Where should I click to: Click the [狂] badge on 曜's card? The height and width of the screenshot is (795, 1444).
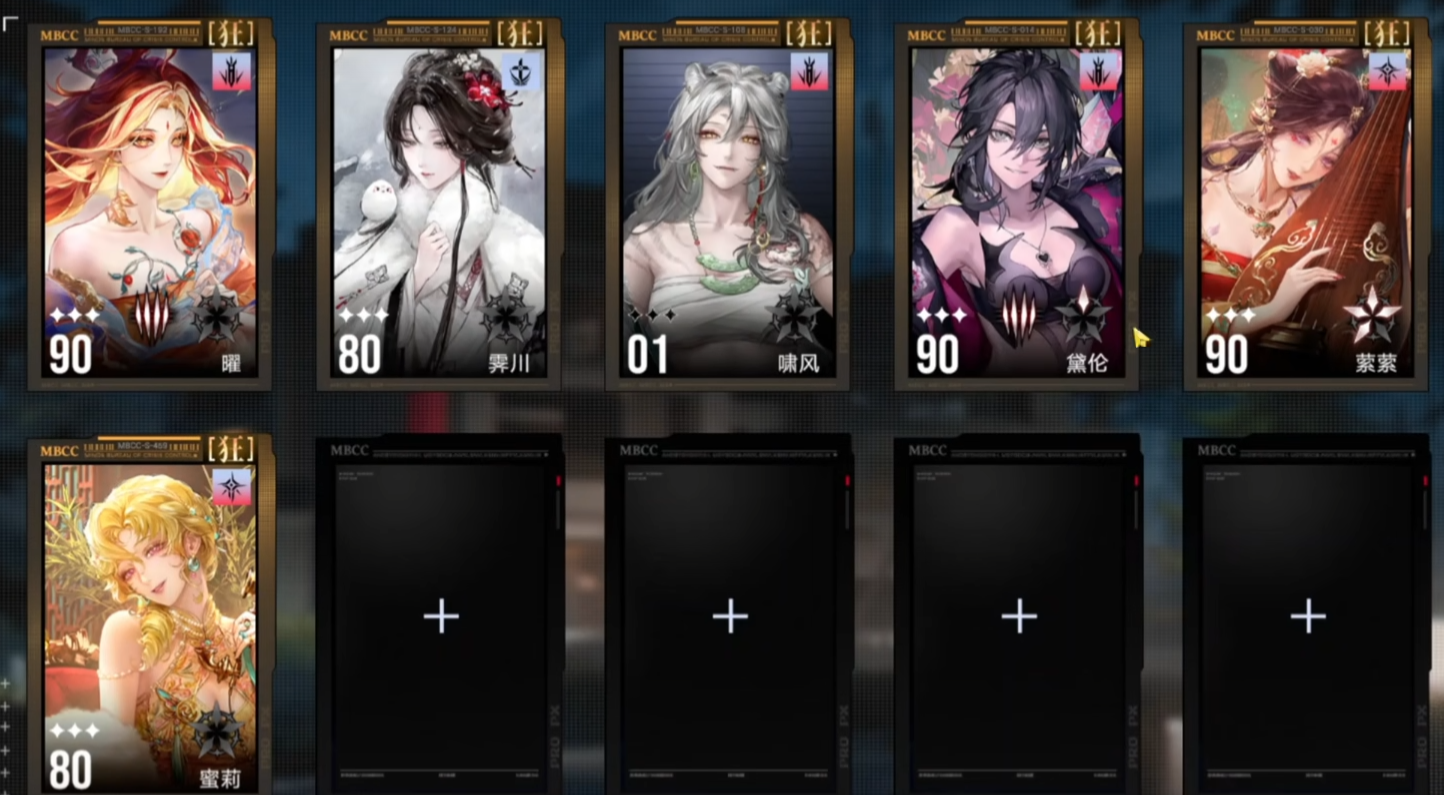232,32
